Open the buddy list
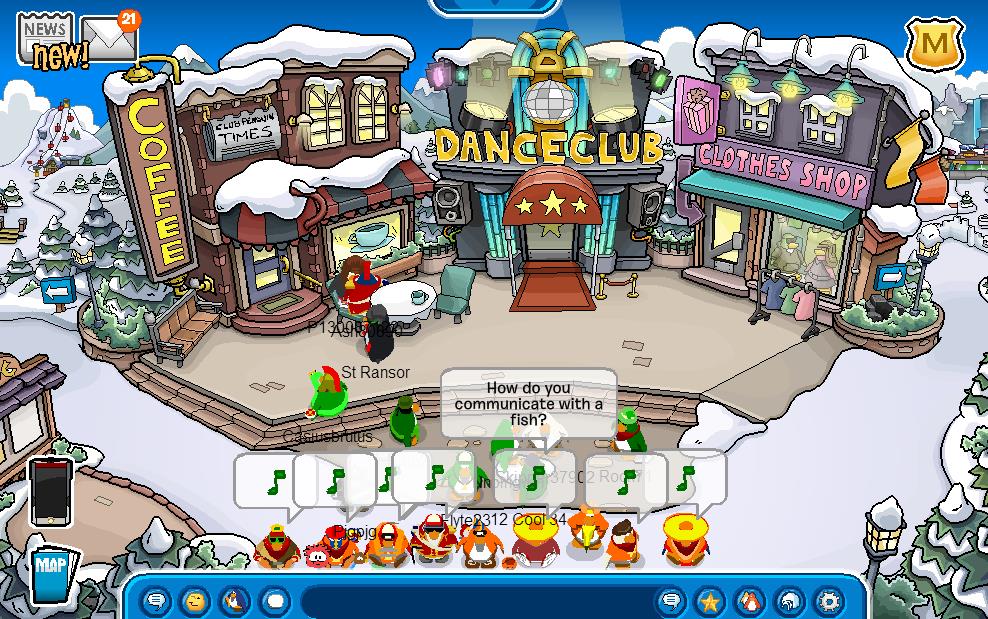This screenshot has height=619, width=988. pyautogui.click(x=750, y=601)
